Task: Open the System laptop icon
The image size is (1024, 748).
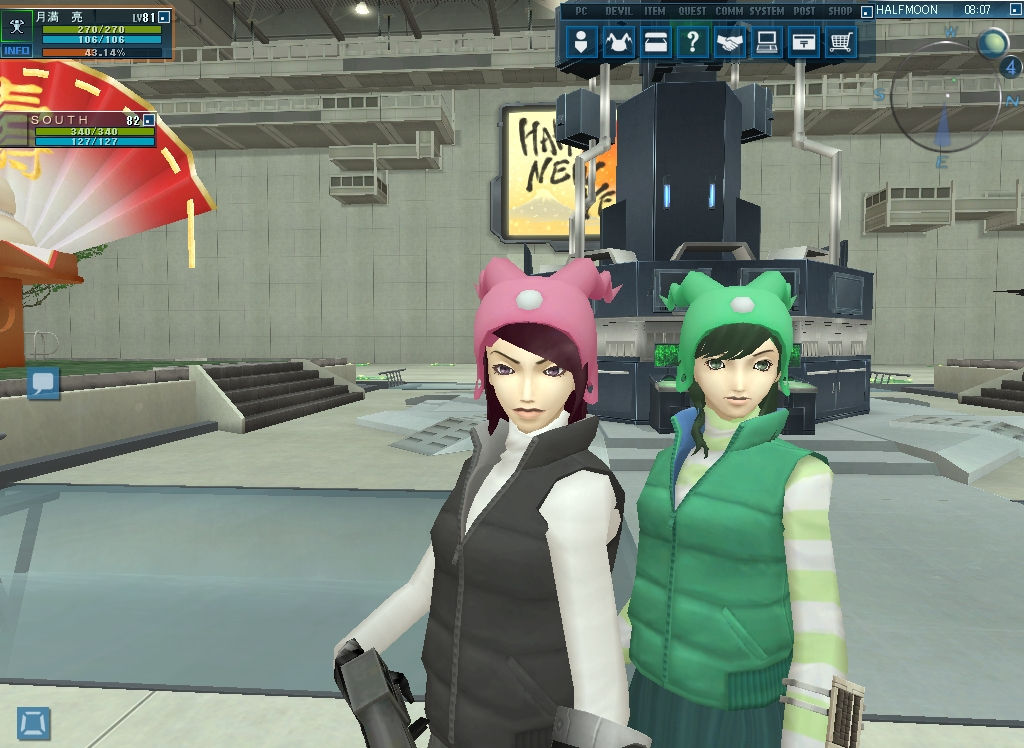Action: tap(768, 42)
